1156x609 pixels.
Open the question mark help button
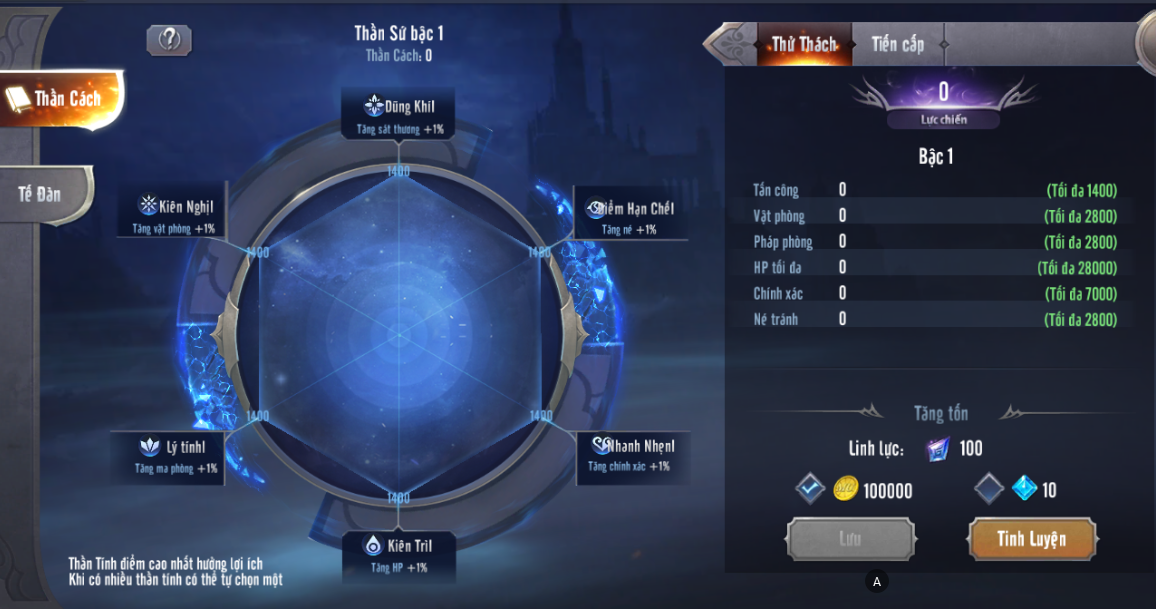pyautogui.click(x=169, y=39)
